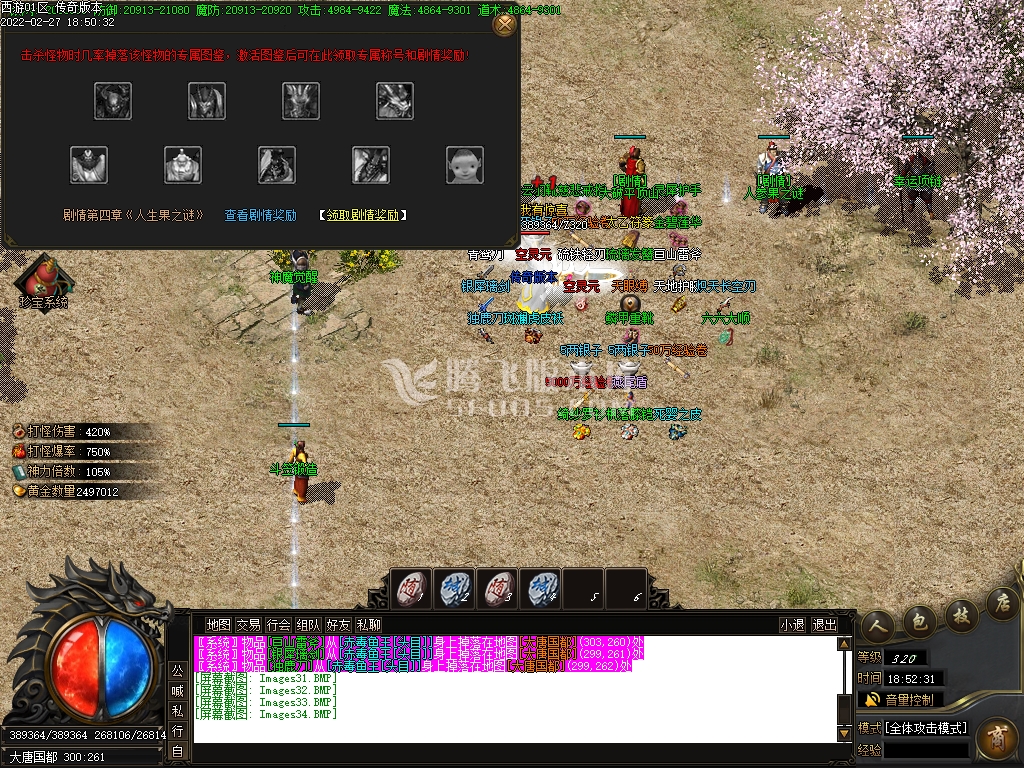Select the baby-face codex portrait
The width and height of the screenshot is (1024, 768).
(x=464, y=164)
